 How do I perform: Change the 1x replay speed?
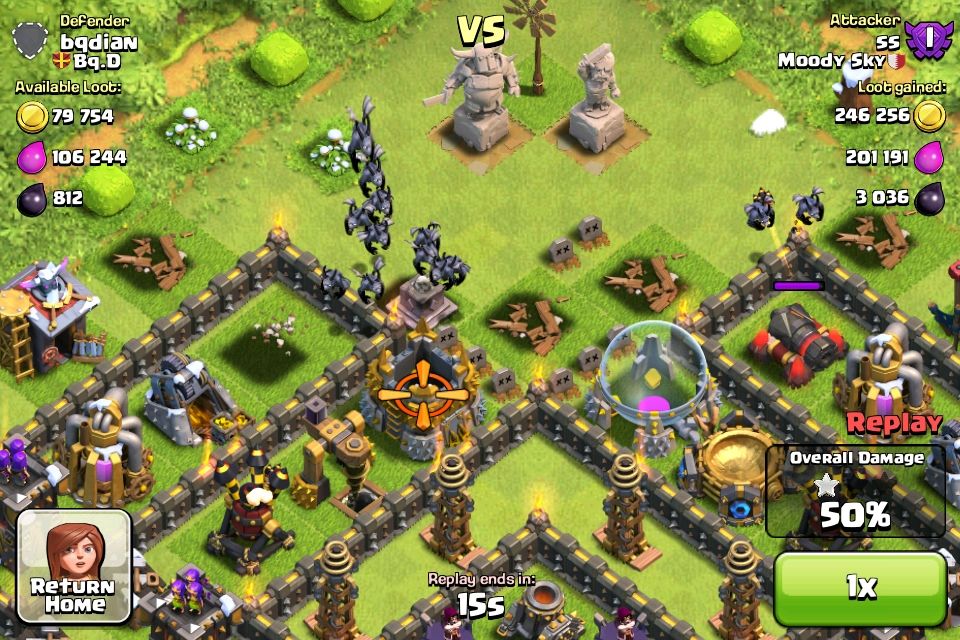[860, 588]
